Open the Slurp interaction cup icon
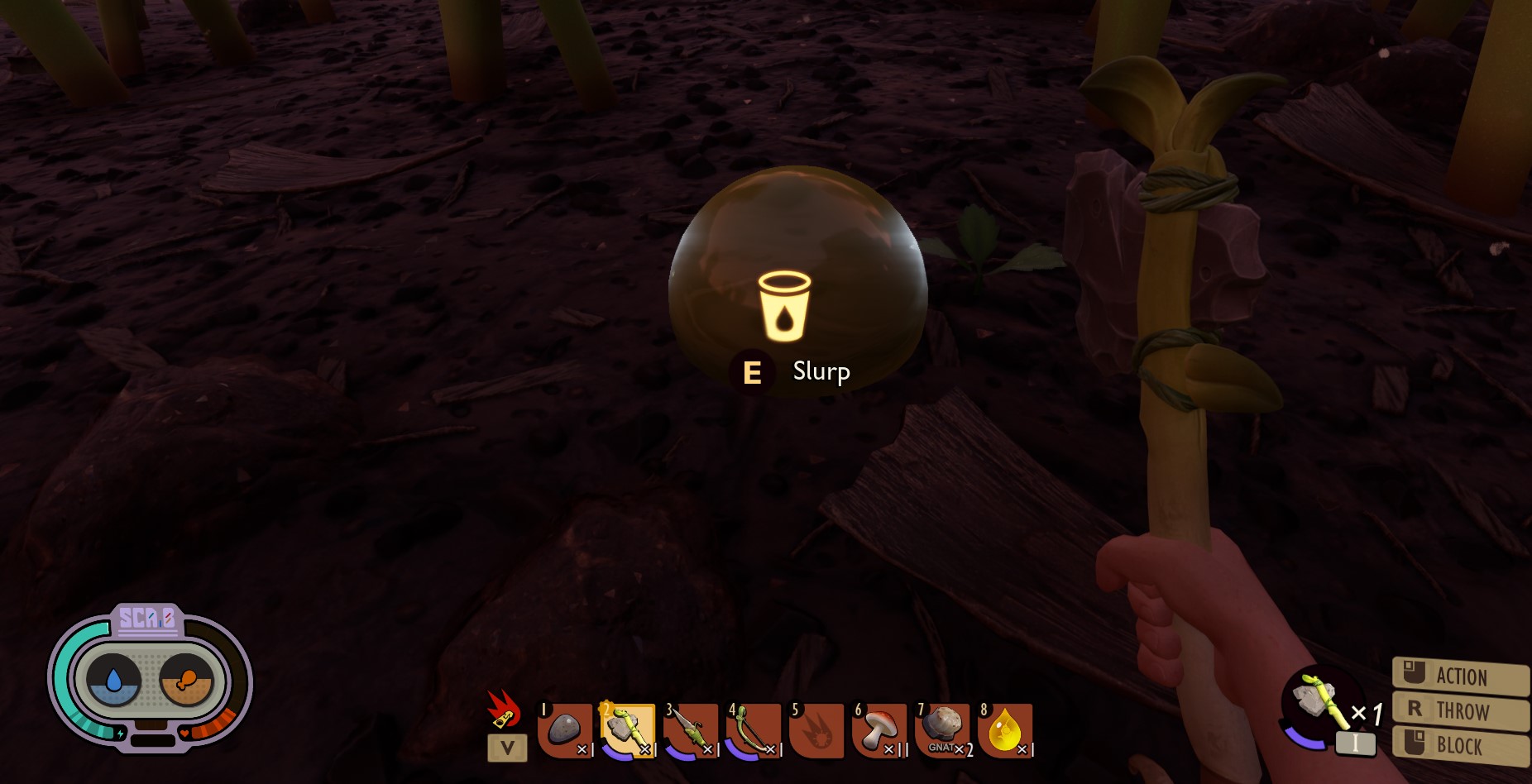 784,306
